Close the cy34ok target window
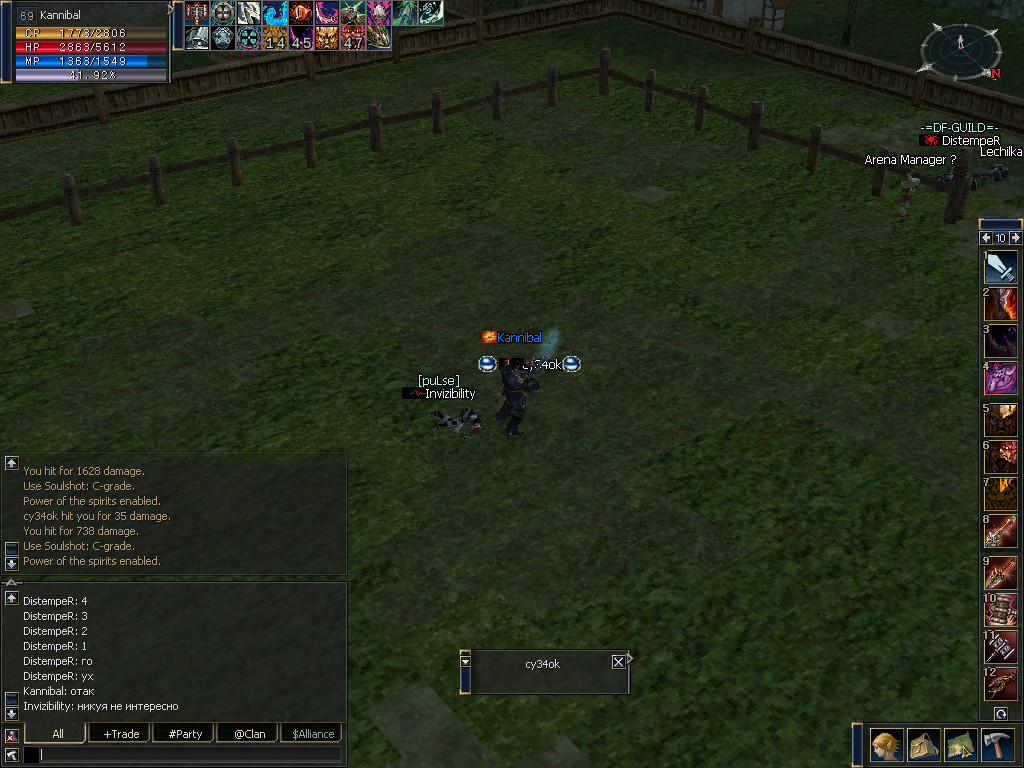 pos(618,662)
